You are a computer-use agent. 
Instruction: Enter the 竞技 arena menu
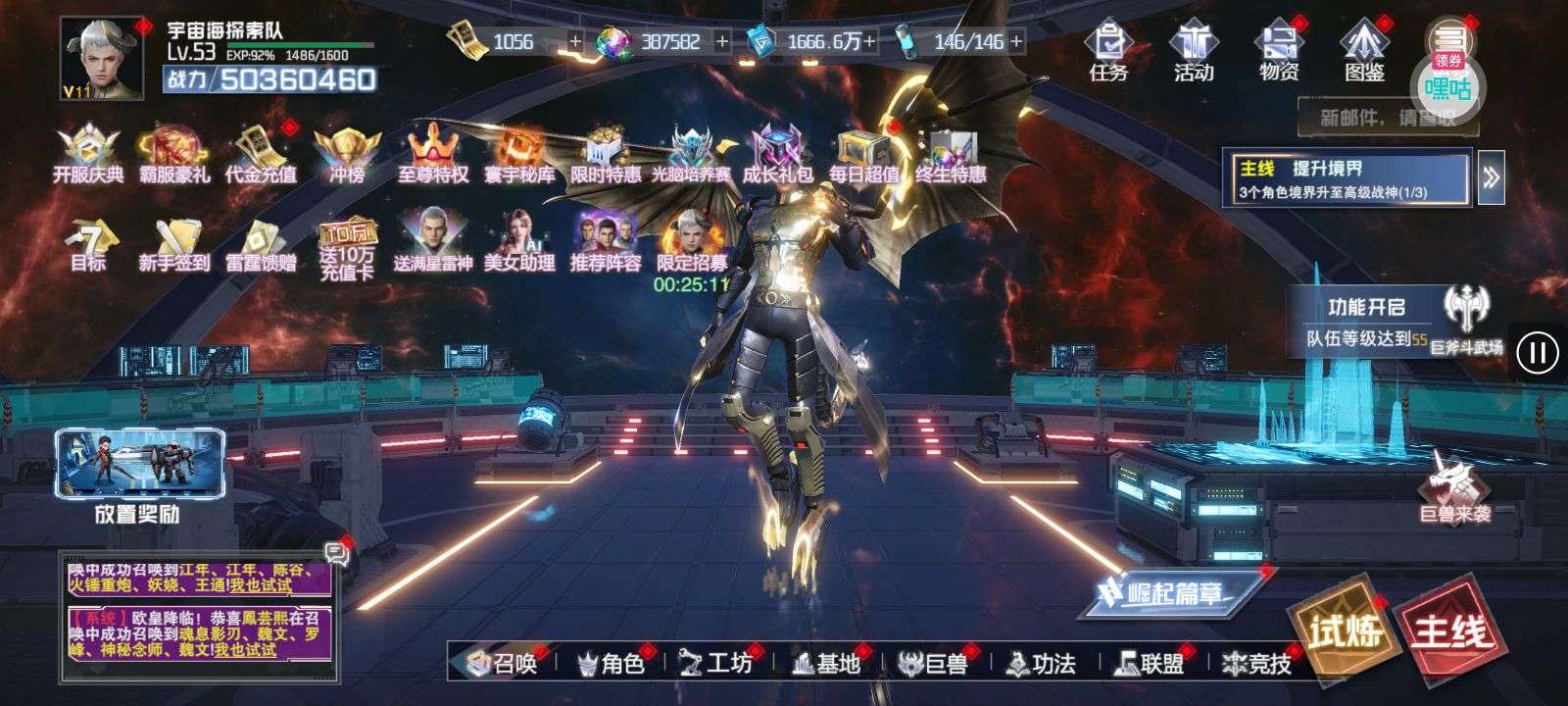click(x=1257, y=664)
